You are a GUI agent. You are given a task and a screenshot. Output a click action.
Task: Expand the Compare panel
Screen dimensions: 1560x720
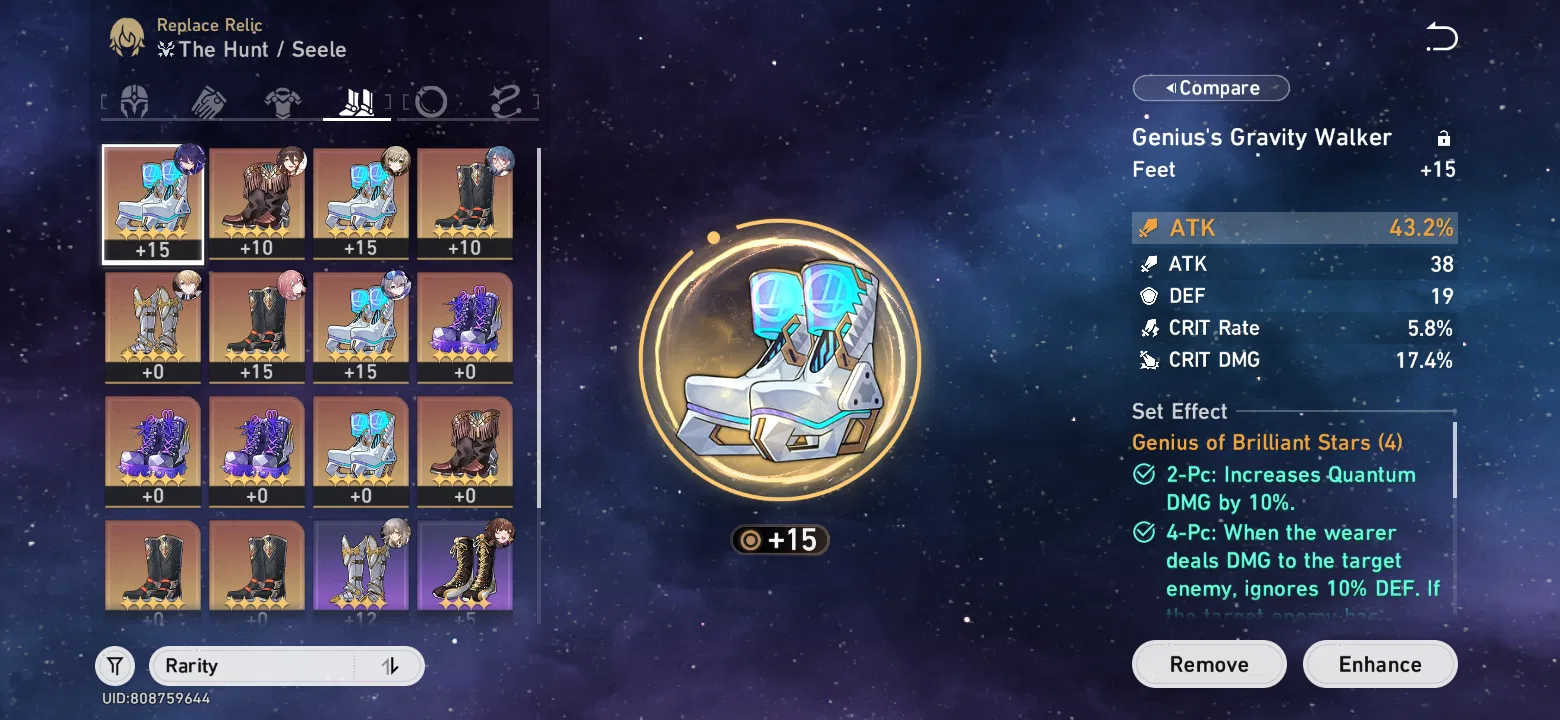pyautogui.click(x=1210, y=87)
